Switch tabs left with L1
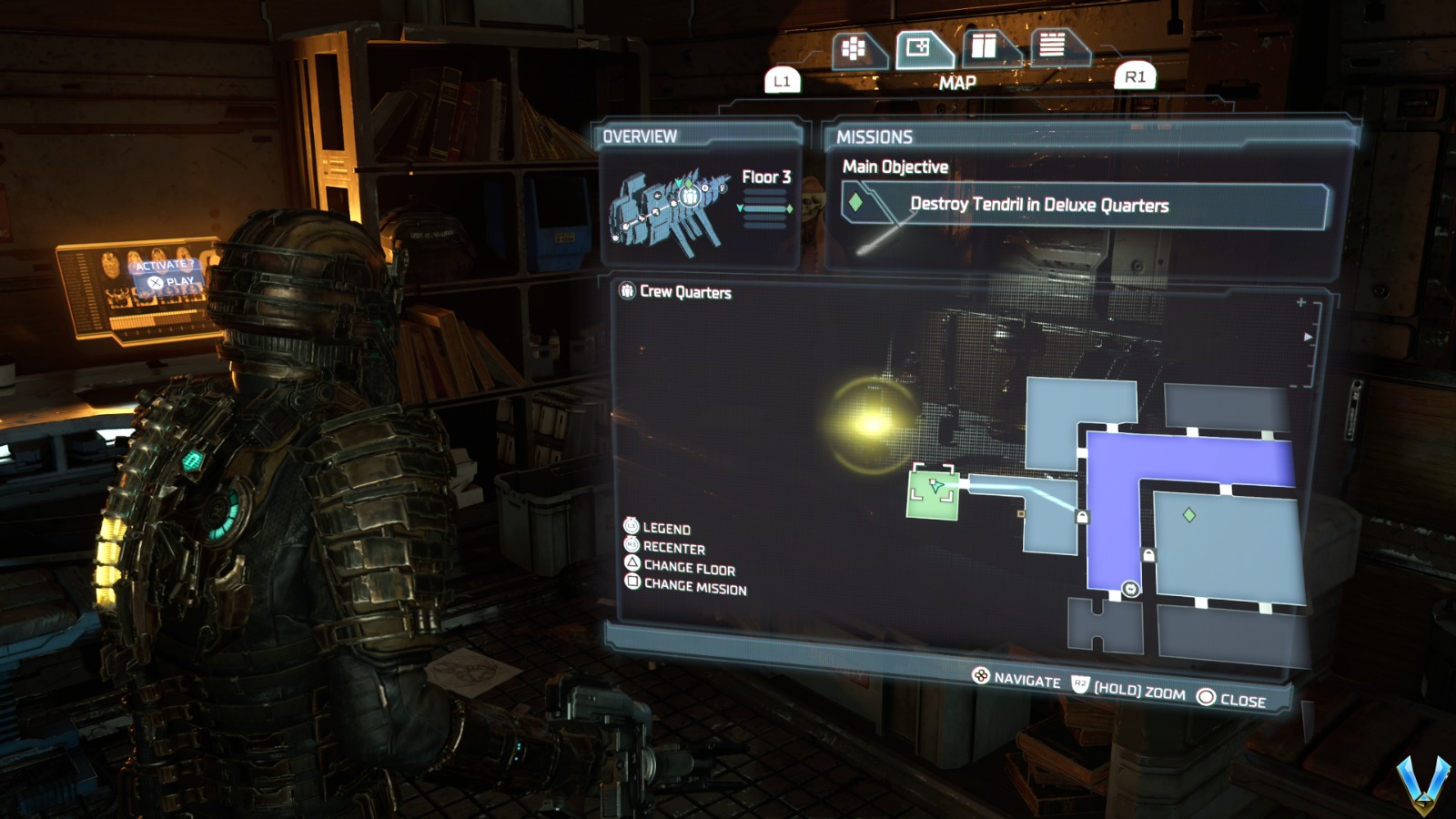Screen dimensions: 1456x819 pyautogui.click(x=781, y=80)
